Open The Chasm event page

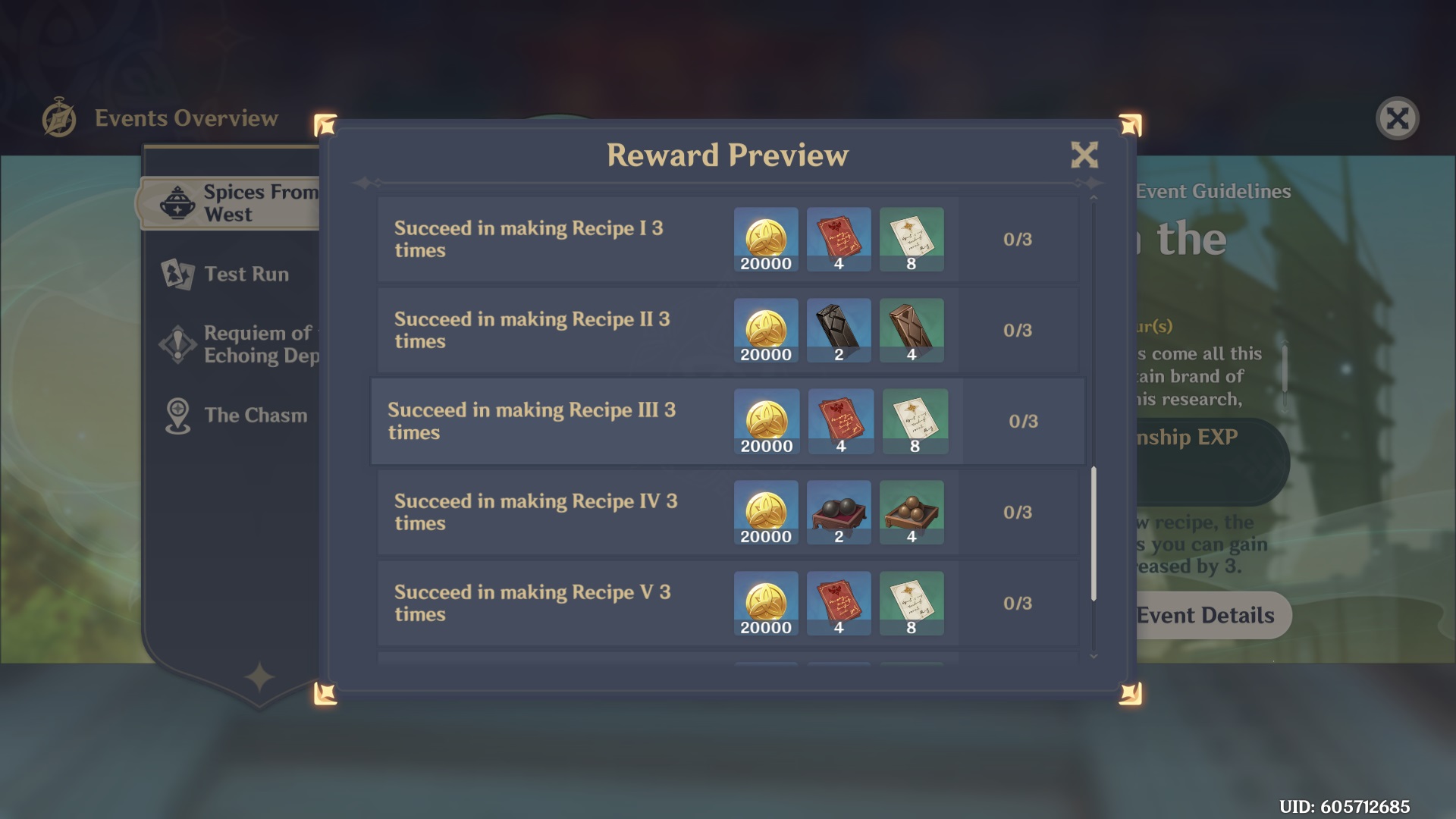click(254, 413)
